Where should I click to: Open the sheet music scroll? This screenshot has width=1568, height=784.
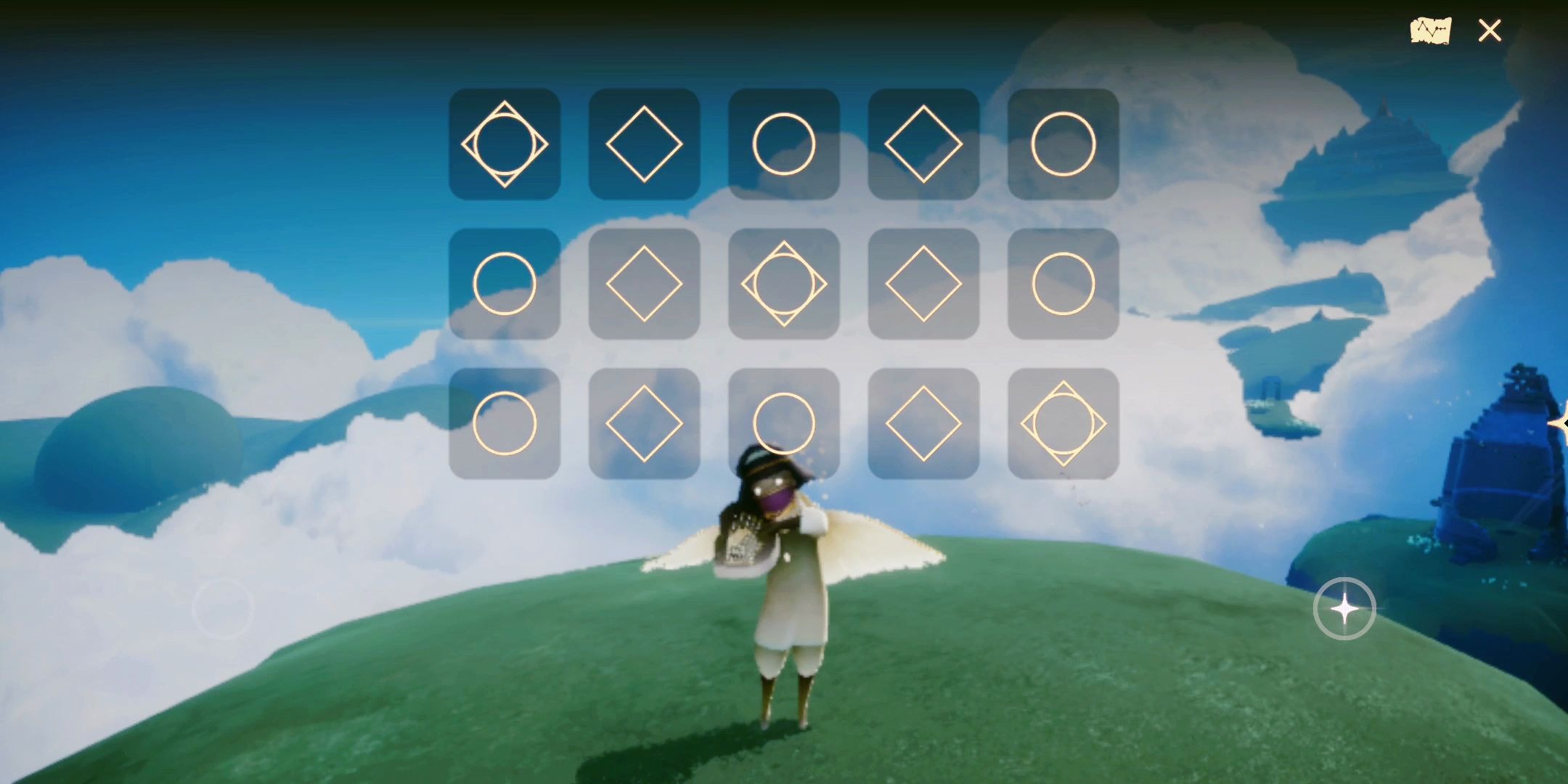pos(1430,30)
